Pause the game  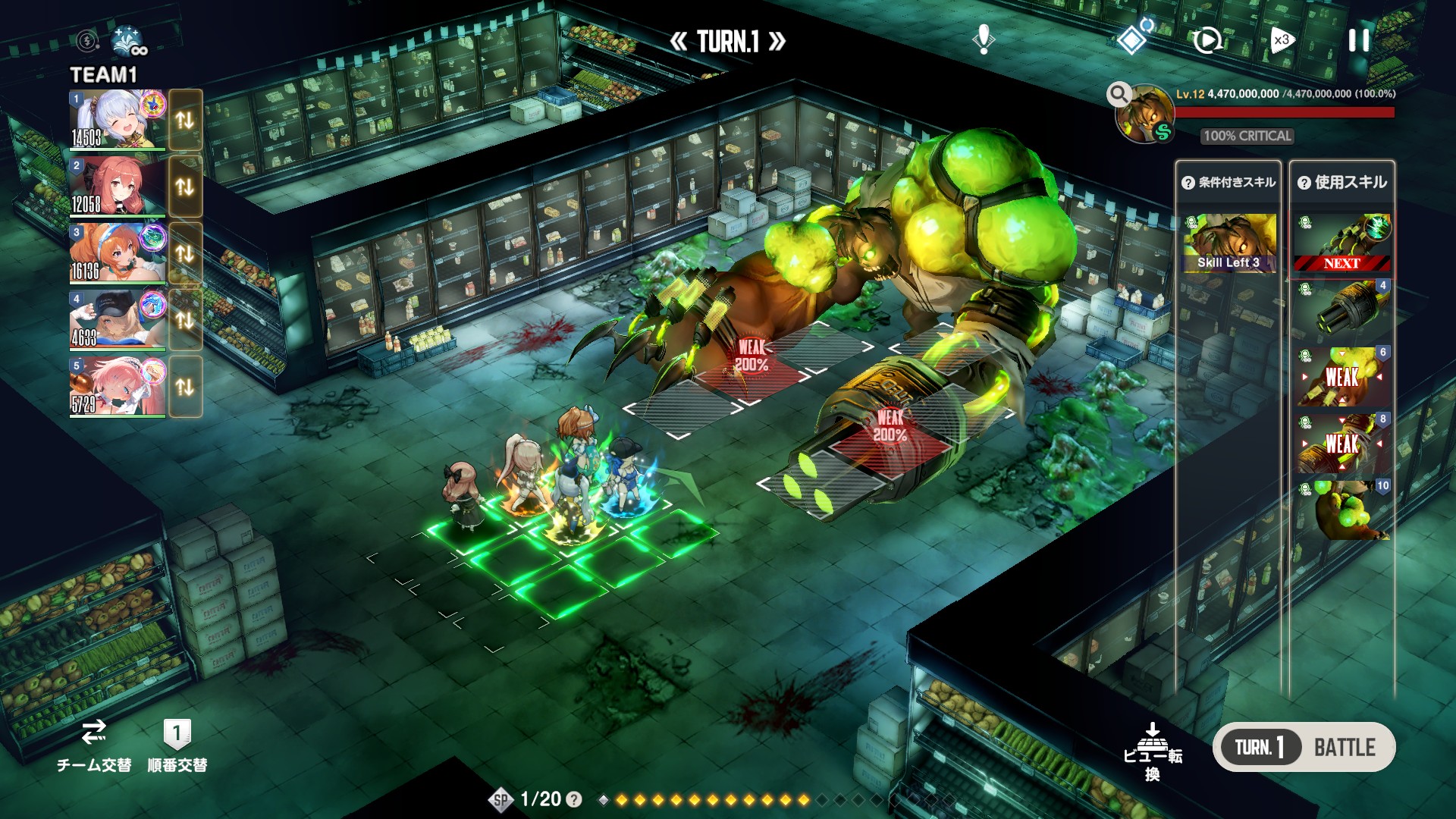click(x=1359, y=40)
